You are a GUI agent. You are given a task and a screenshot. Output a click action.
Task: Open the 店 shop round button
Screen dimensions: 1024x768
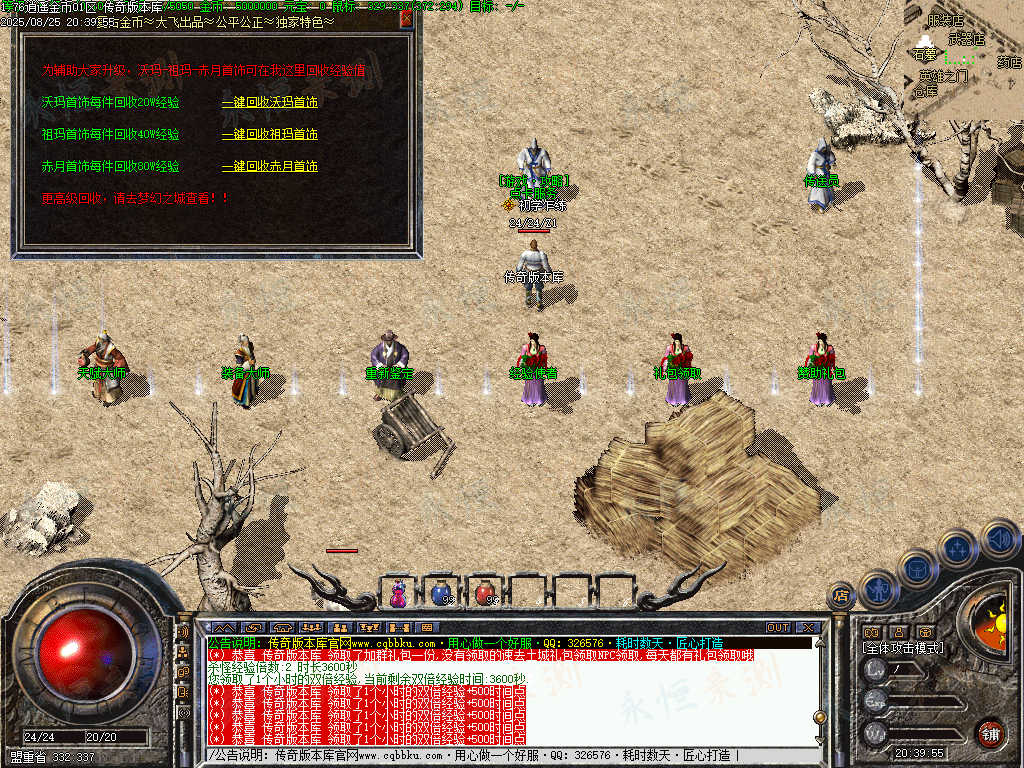pos(840,598)
